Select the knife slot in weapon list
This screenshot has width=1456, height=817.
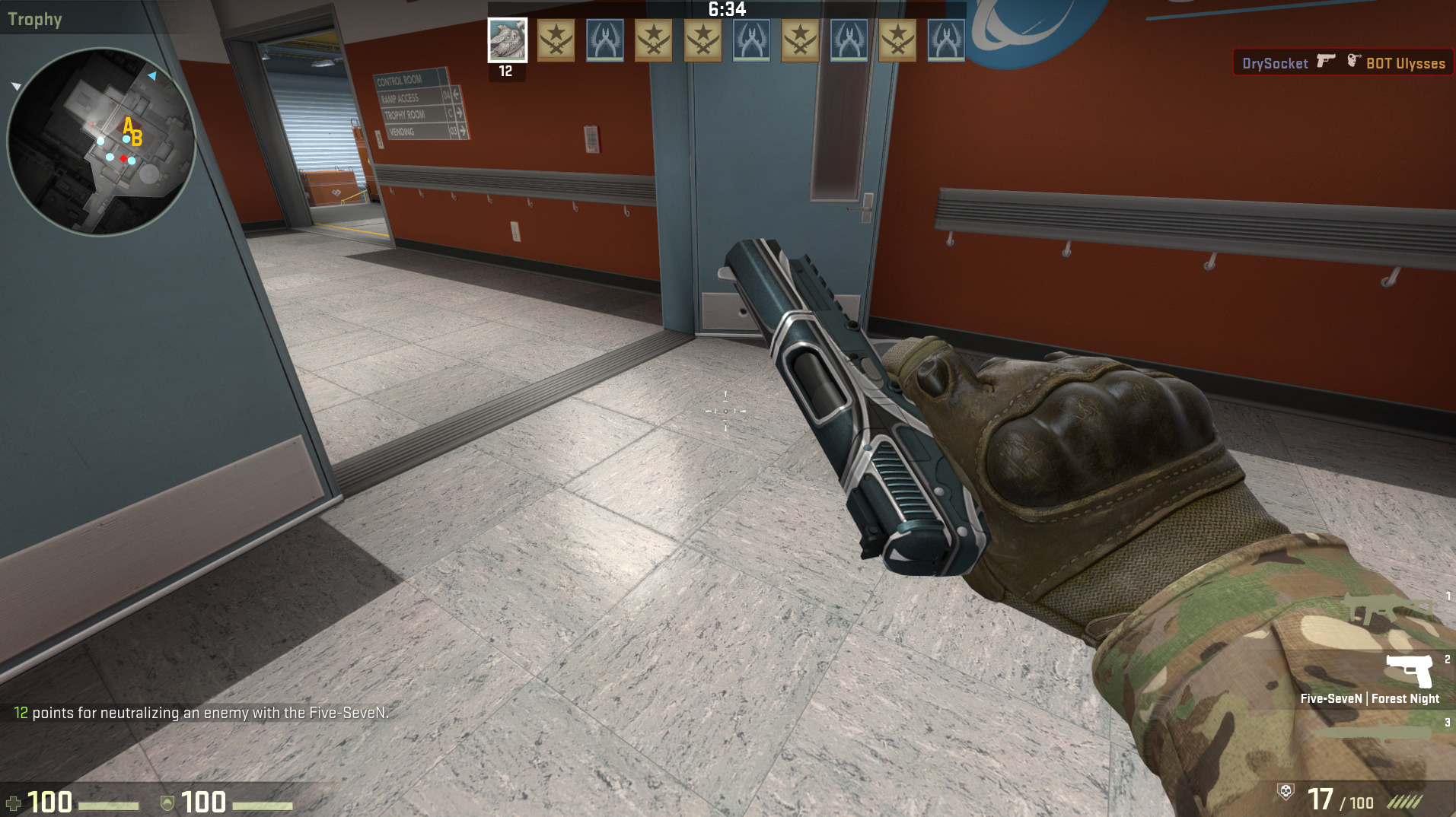point(1378,733)
